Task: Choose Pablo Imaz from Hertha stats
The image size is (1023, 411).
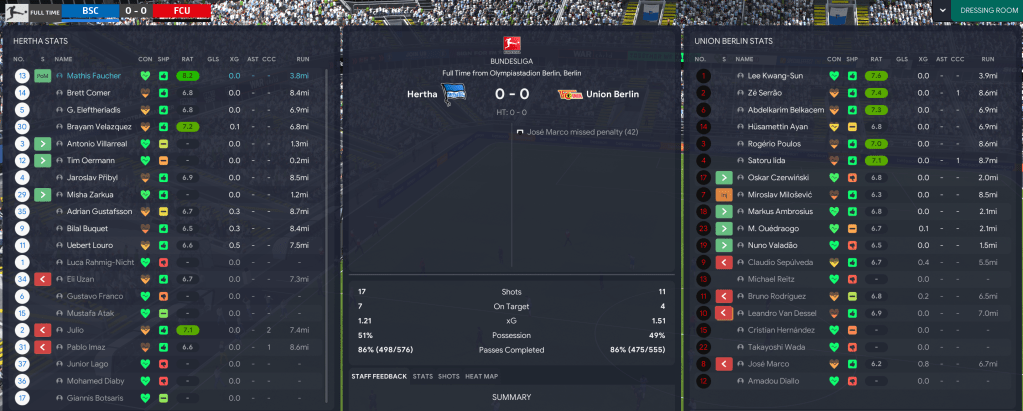Action: (87, 347)
